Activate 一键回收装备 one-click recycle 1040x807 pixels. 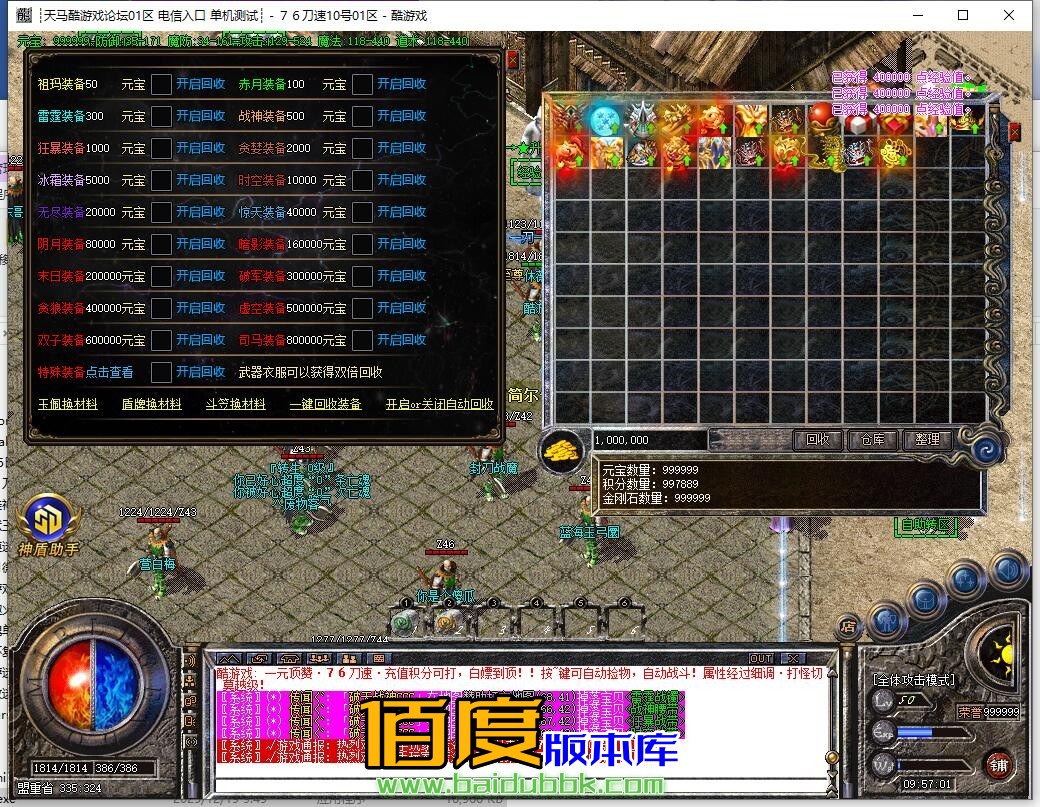(325, 404)
